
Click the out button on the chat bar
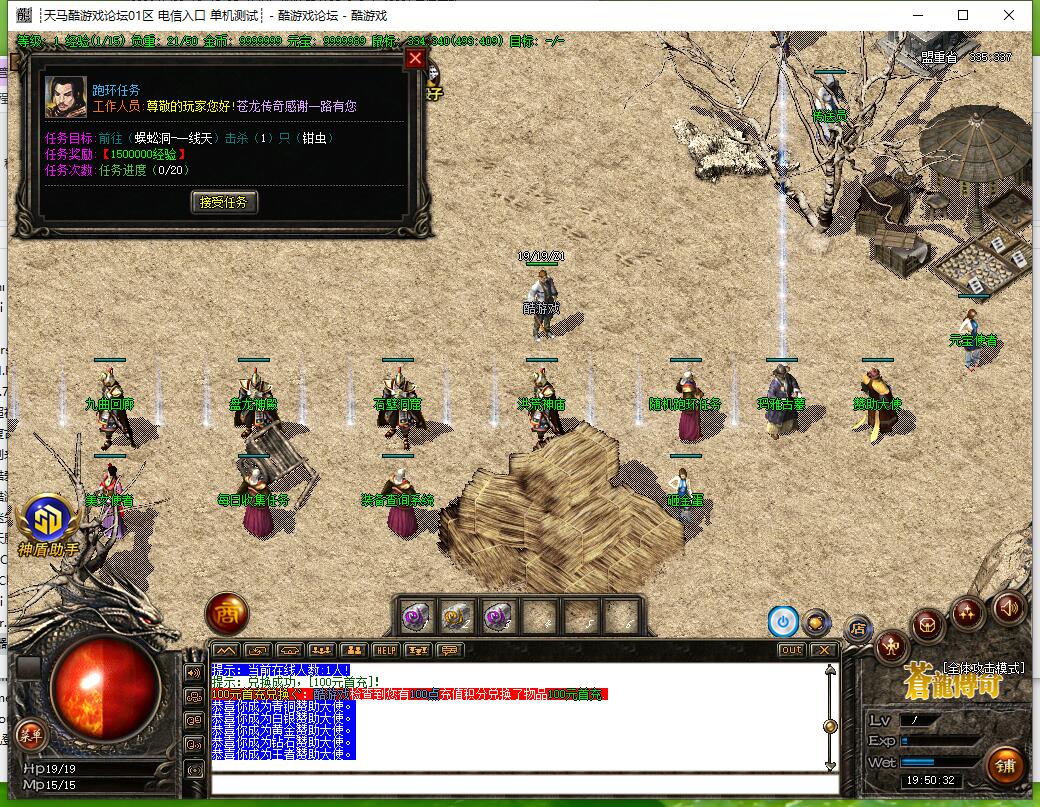pyautogui.click(x=791, y=650)
